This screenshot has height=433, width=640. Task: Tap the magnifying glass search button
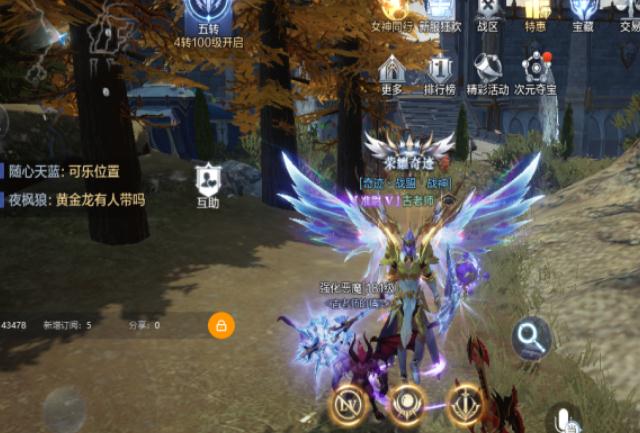coord(532,339)
